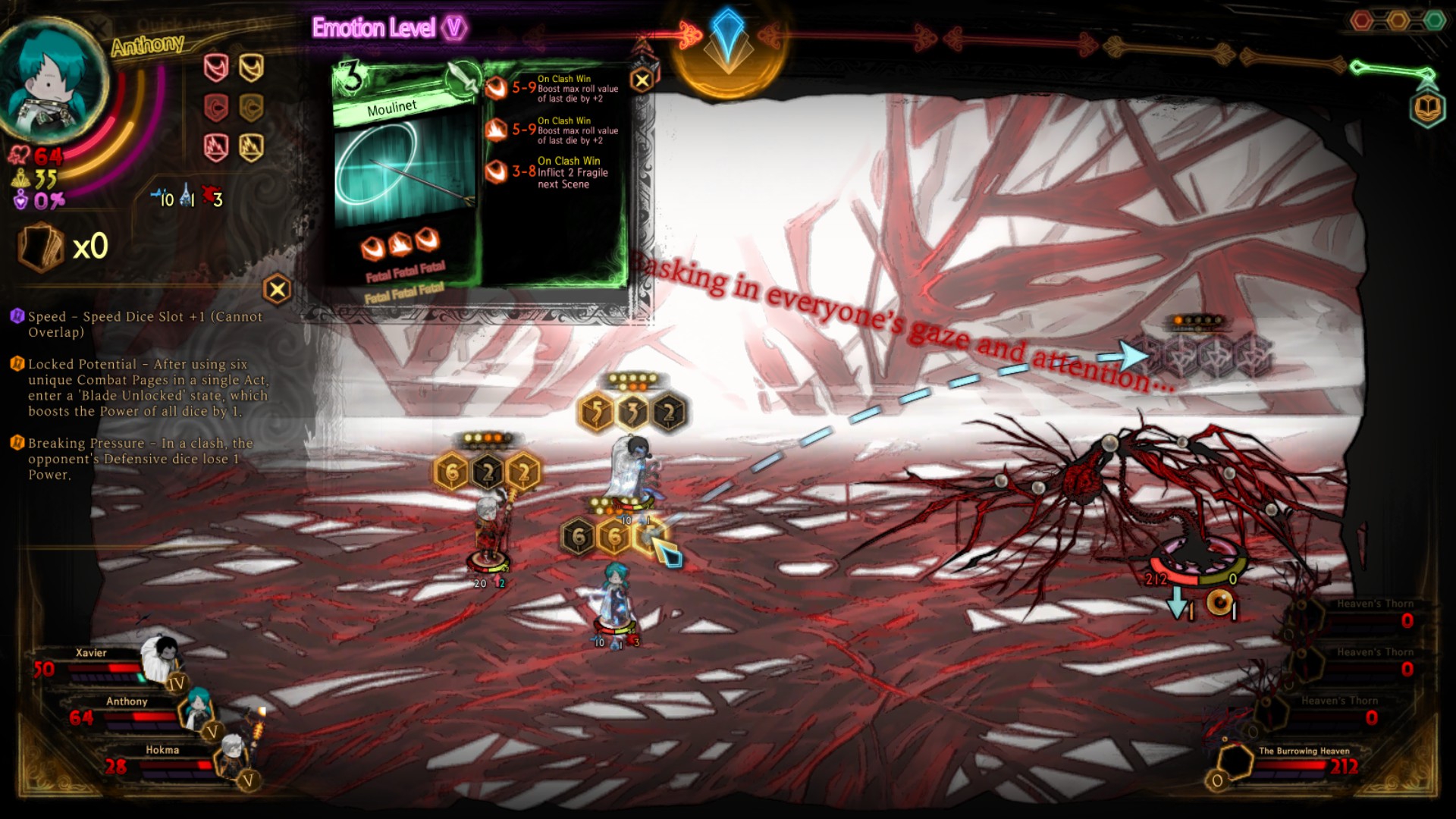Close the Moulinet card preview
Viewport: 1456px width, 819px height.
coord(642,80)
